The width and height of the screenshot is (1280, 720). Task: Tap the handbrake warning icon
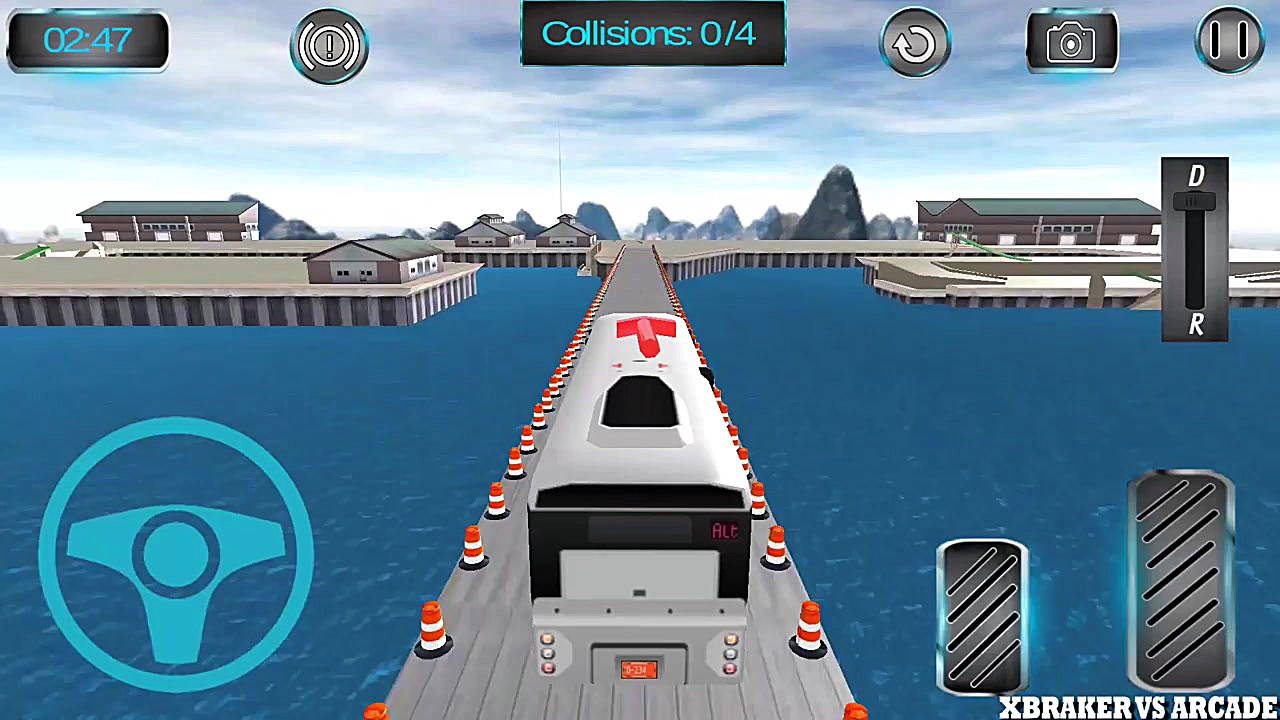click(x=330, y=45)
